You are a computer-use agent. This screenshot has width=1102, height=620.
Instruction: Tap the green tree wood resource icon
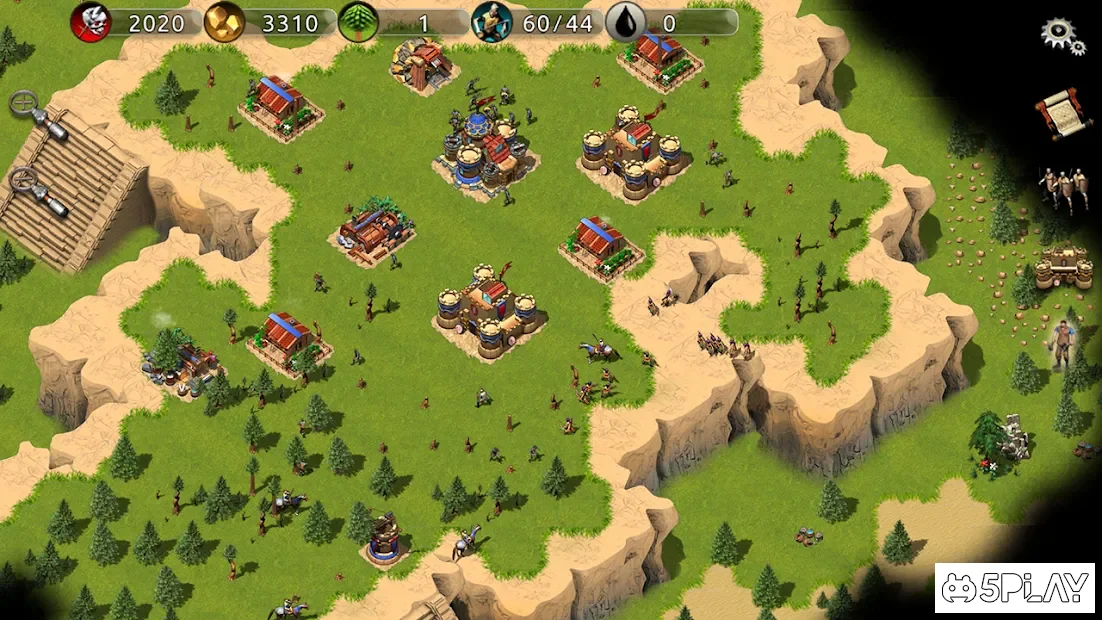[357, 22]
